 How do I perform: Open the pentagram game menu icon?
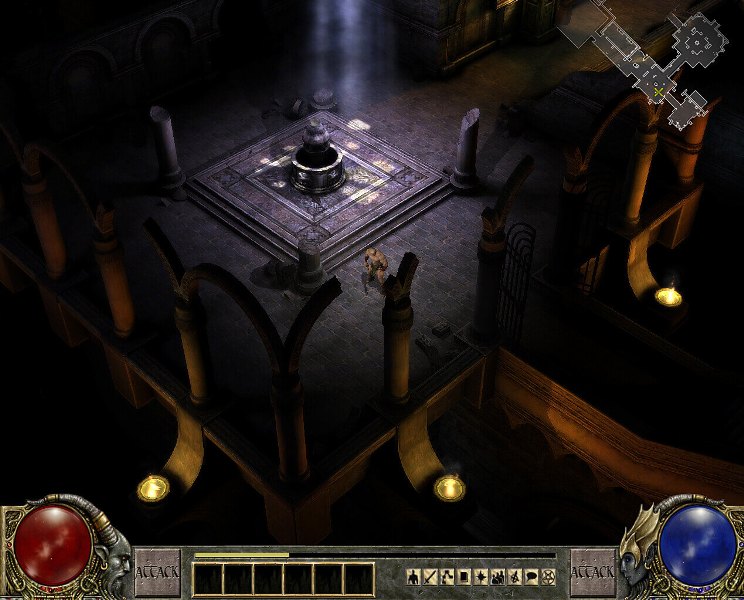[548, 576]
